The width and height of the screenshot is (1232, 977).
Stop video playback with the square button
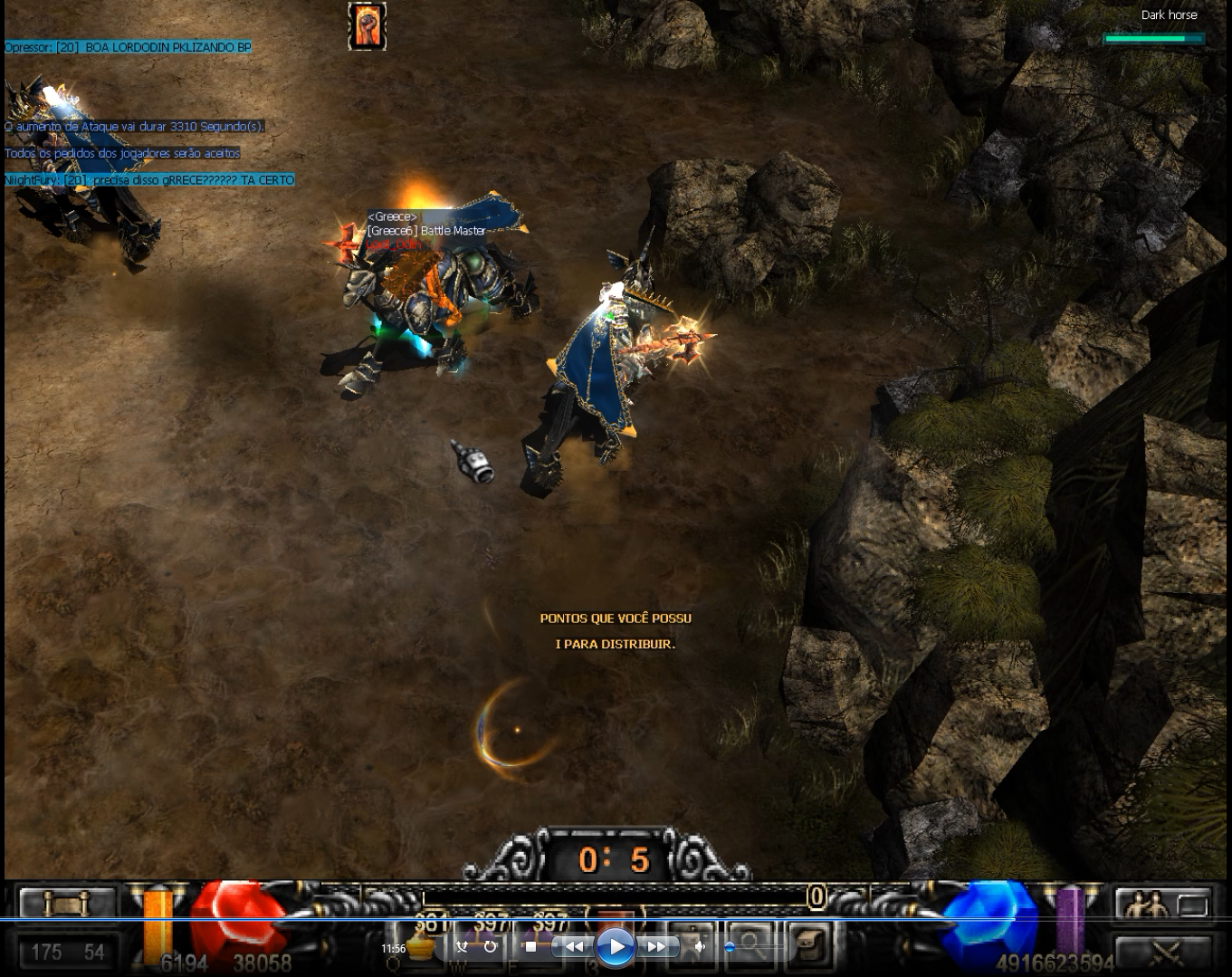530,947
